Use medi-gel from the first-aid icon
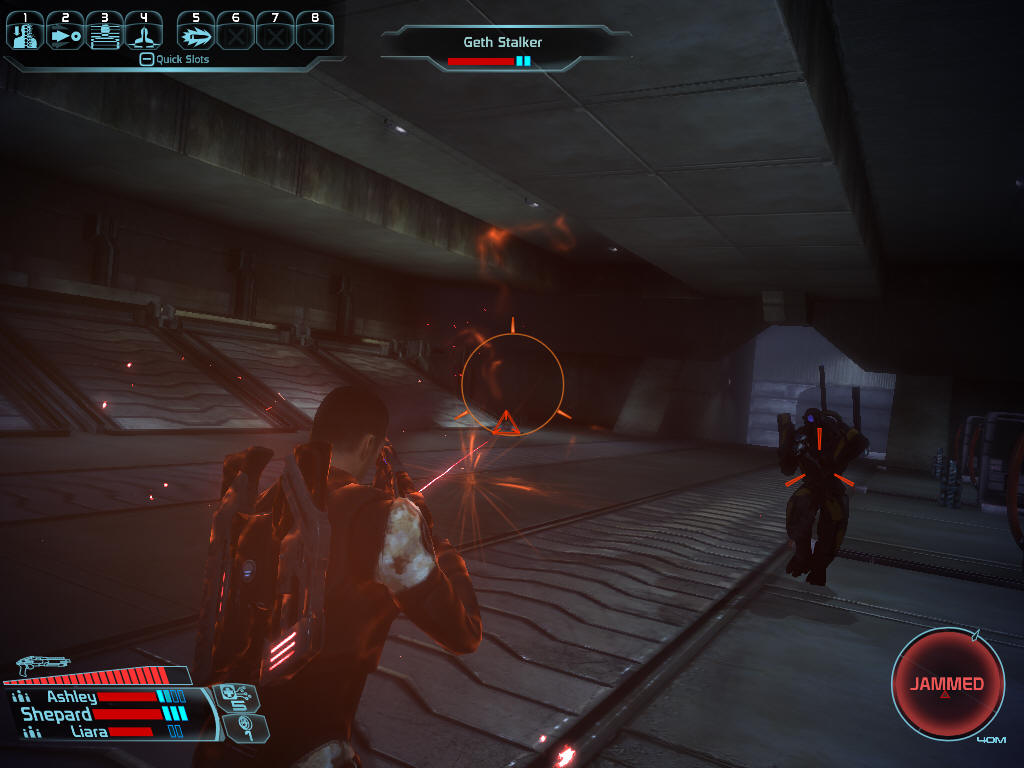This screenshot has height=768, width=1024. tap(236, 697)
